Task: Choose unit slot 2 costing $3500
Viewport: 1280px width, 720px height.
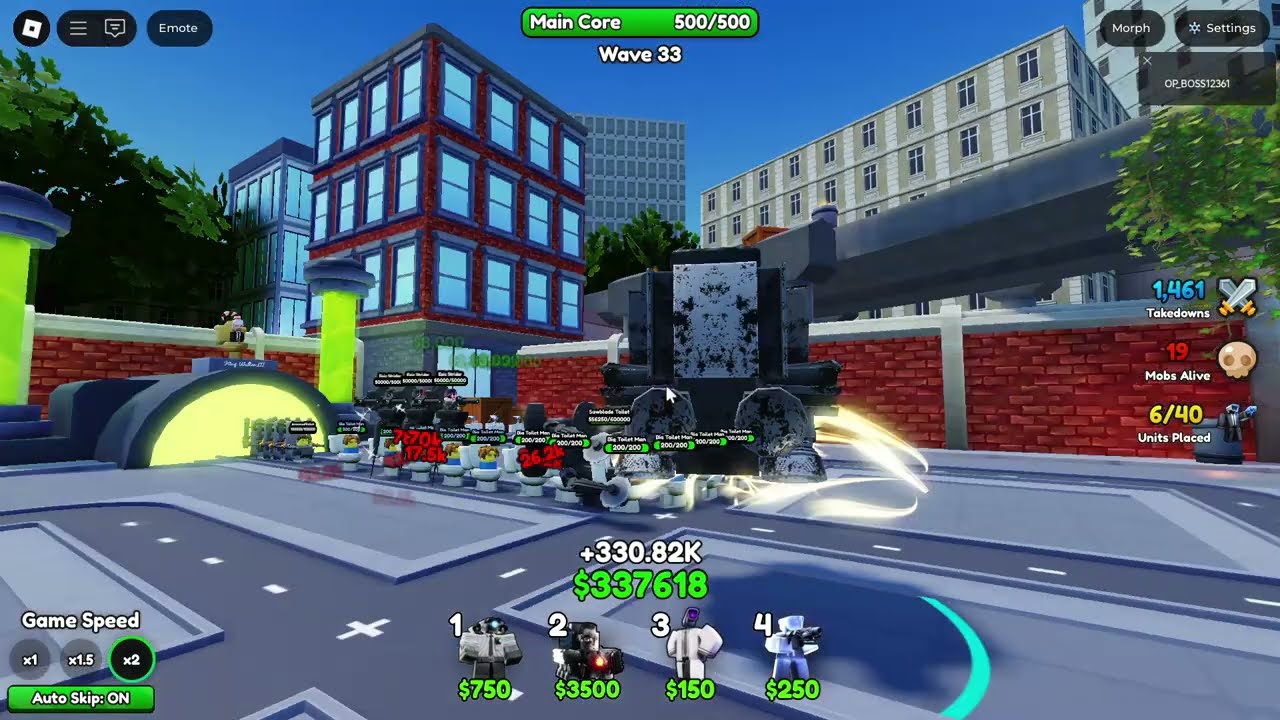Action: pos(588,655)
